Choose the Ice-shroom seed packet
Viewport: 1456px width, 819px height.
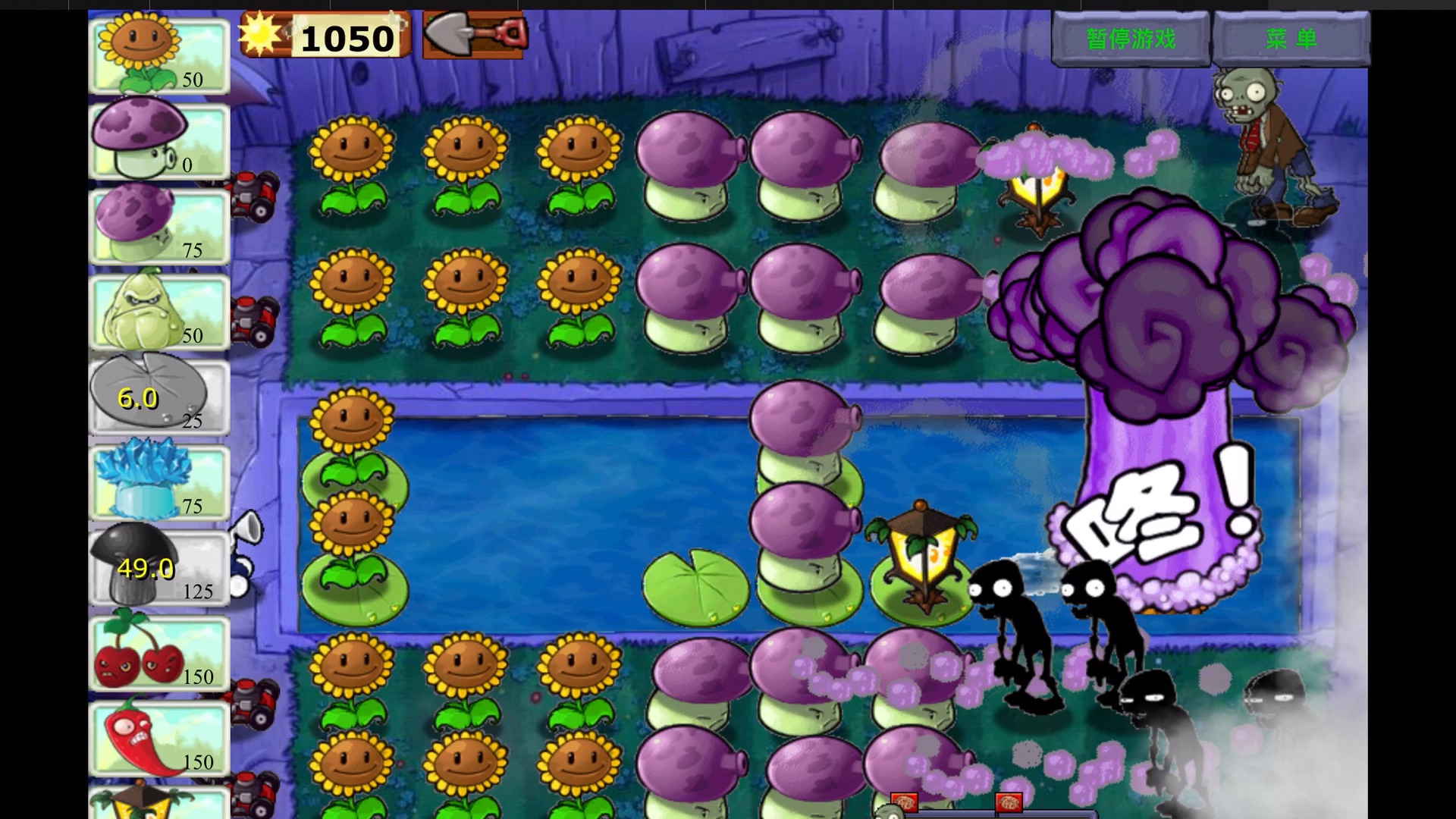159,482
